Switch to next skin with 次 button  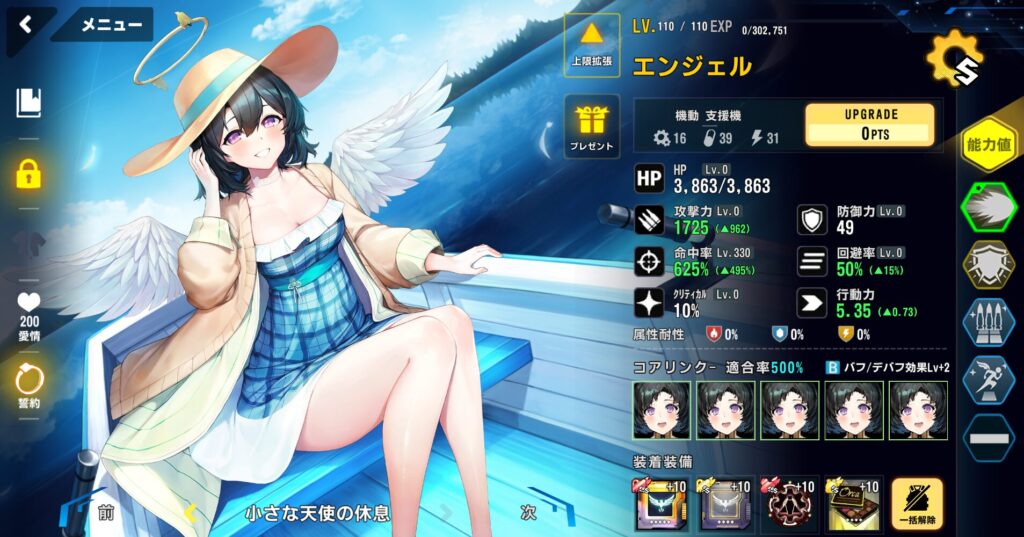[x=530, y=512]
